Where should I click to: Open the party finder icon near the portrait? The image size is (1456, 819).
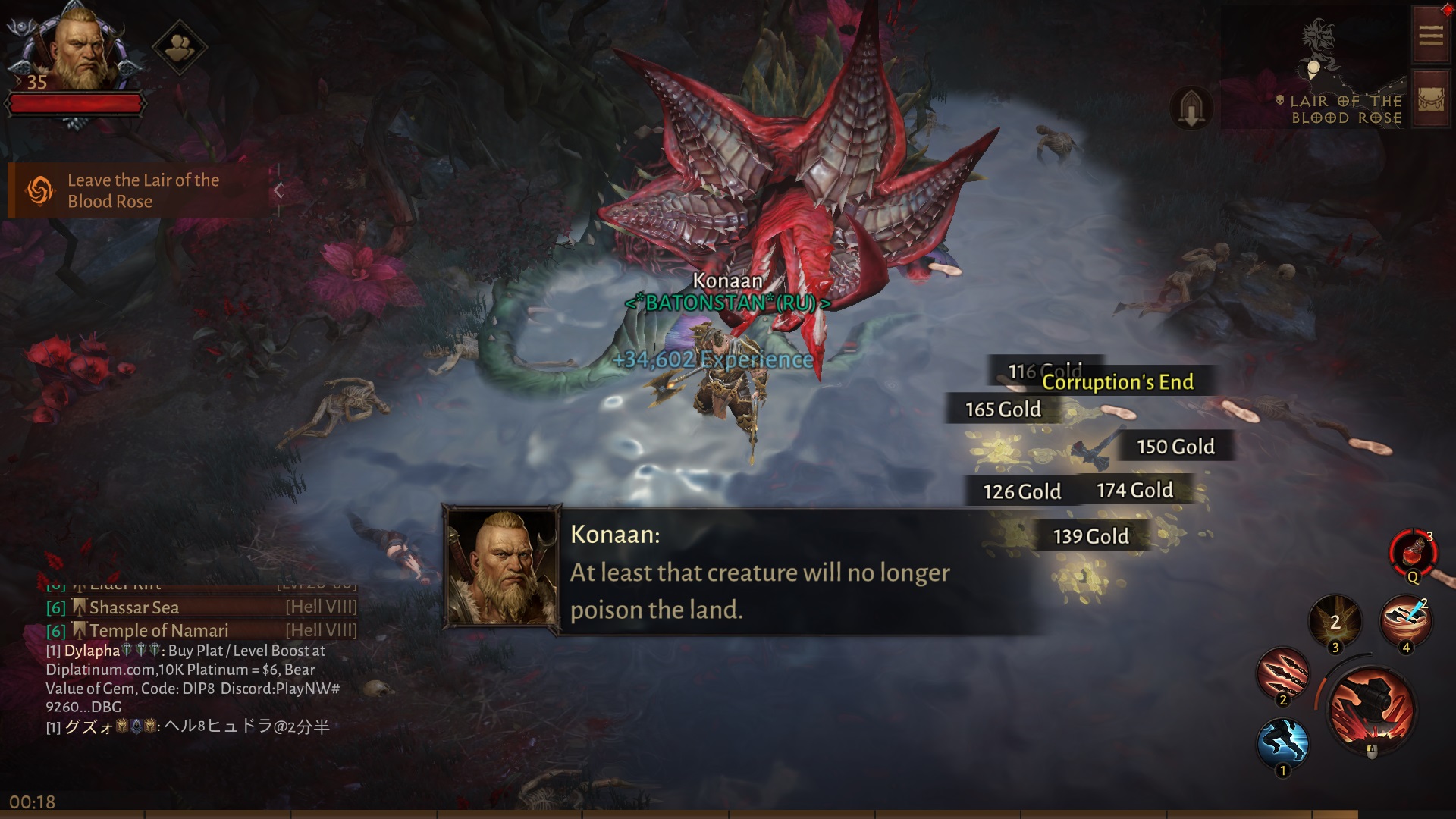(180, 45)
